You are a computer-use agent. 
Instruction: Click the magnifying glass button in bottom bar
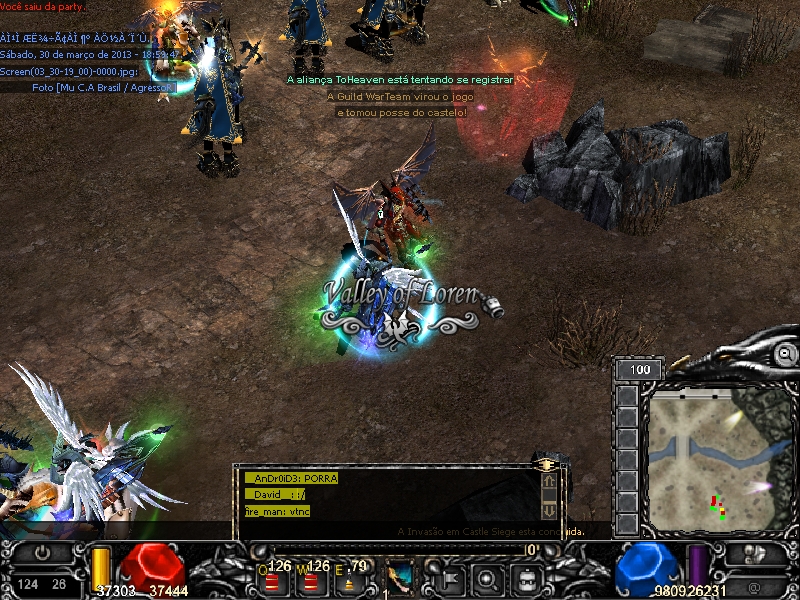486,578
